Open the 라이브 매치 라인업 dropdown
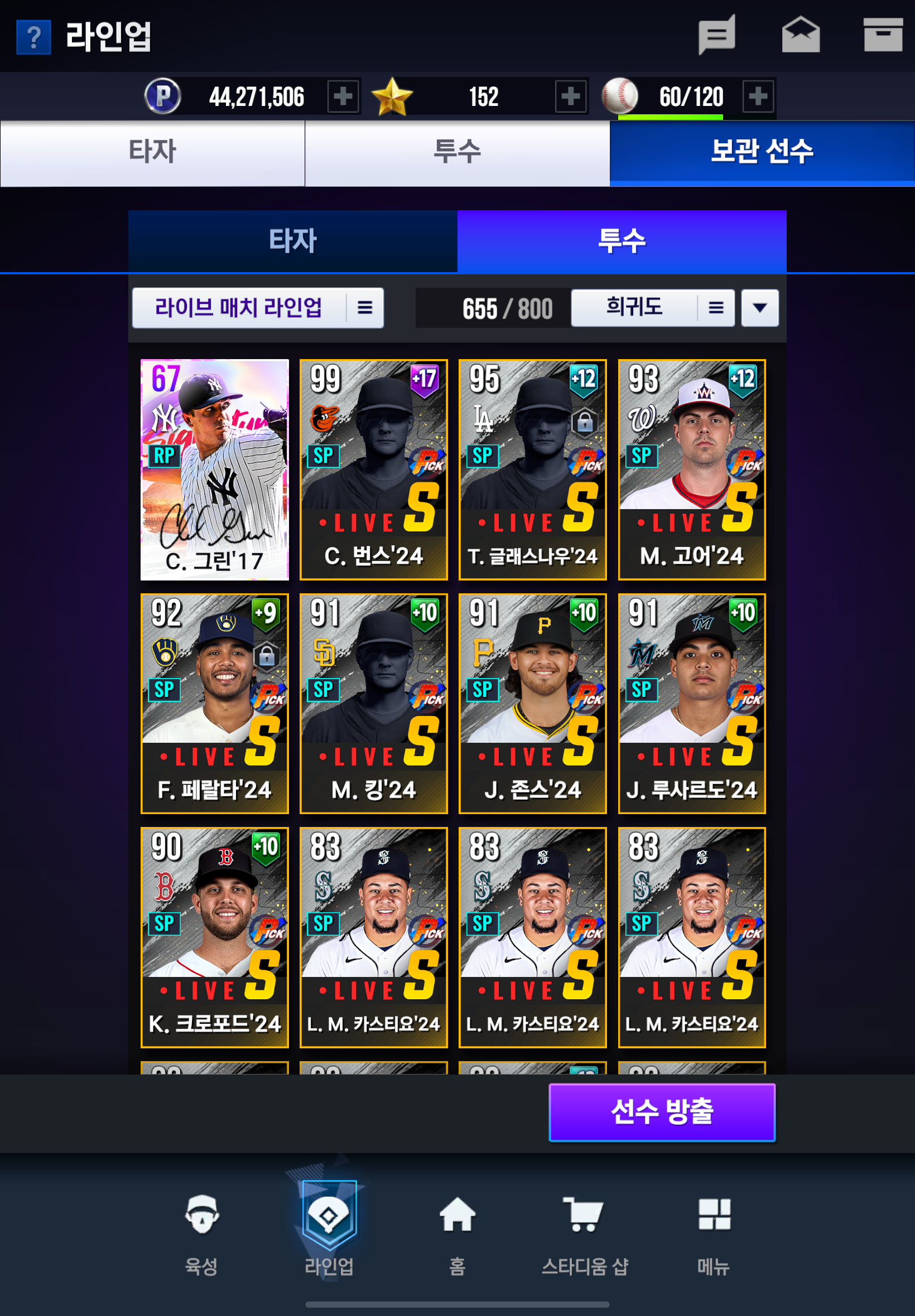Viewport: 915px width, 1316px height. pyautogui.click(x=257, y=308)
